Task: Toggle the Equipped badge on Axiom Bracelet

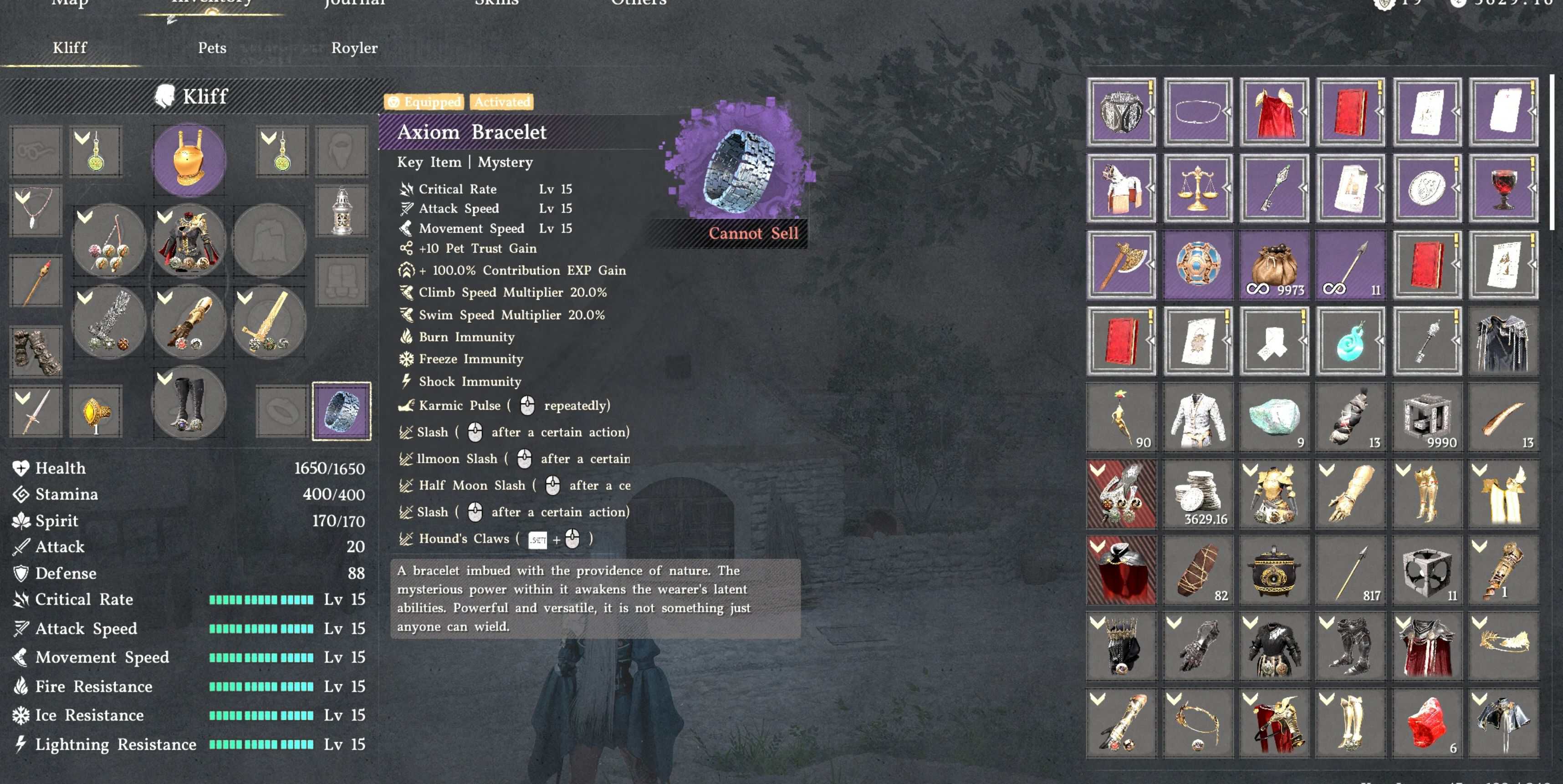Action: coord(425,102)
